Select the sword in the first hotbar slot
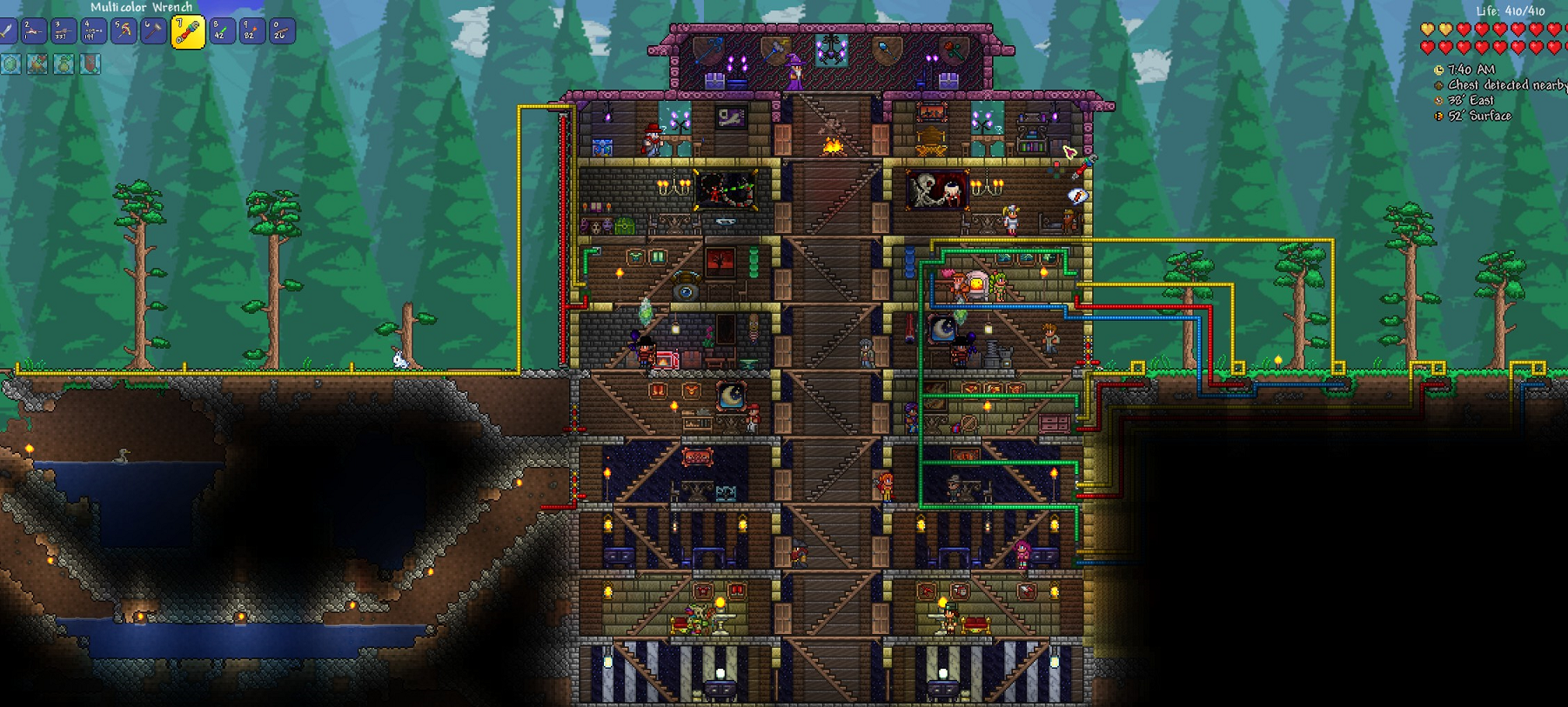This screenshot has width=1568, height=707. [7, 32]
